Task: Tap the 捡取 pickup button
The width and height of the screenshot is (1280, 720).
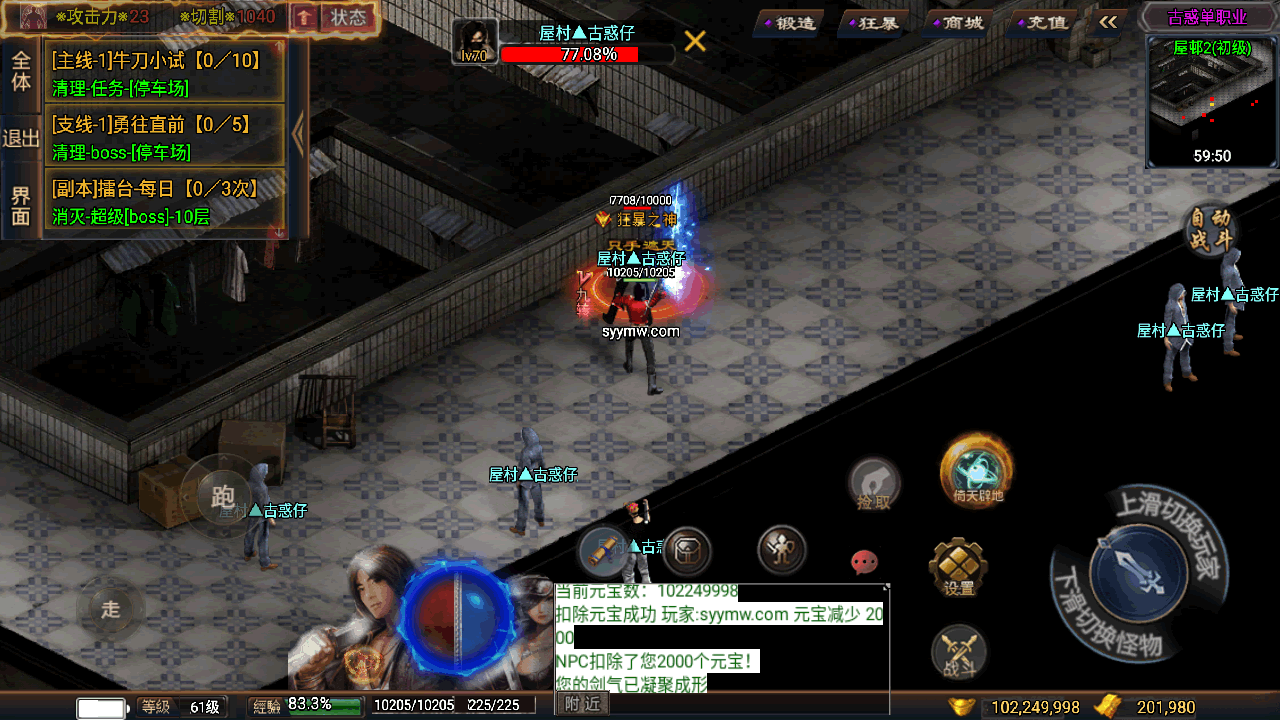Action: click(873, 485)
